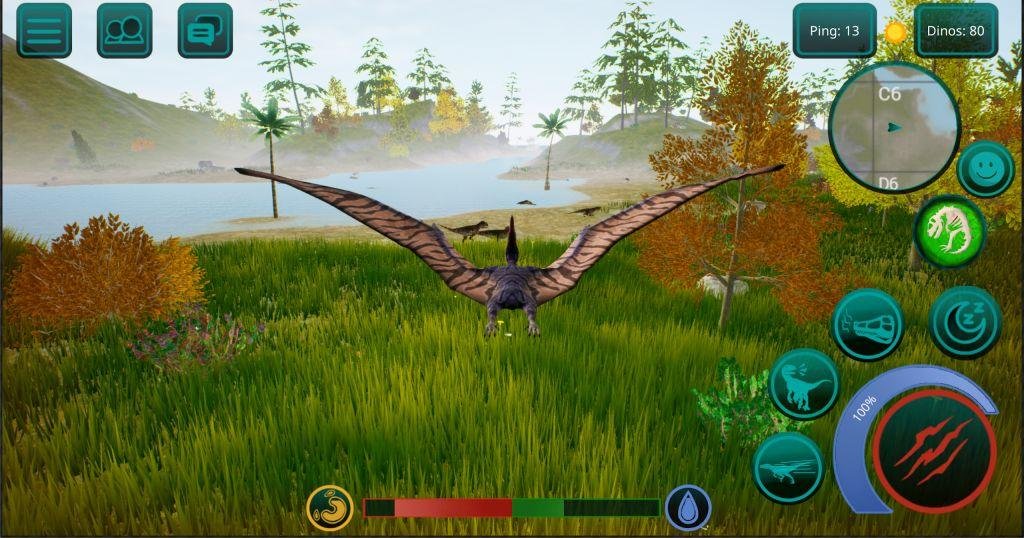Open the circular minimap

(894, 127)
